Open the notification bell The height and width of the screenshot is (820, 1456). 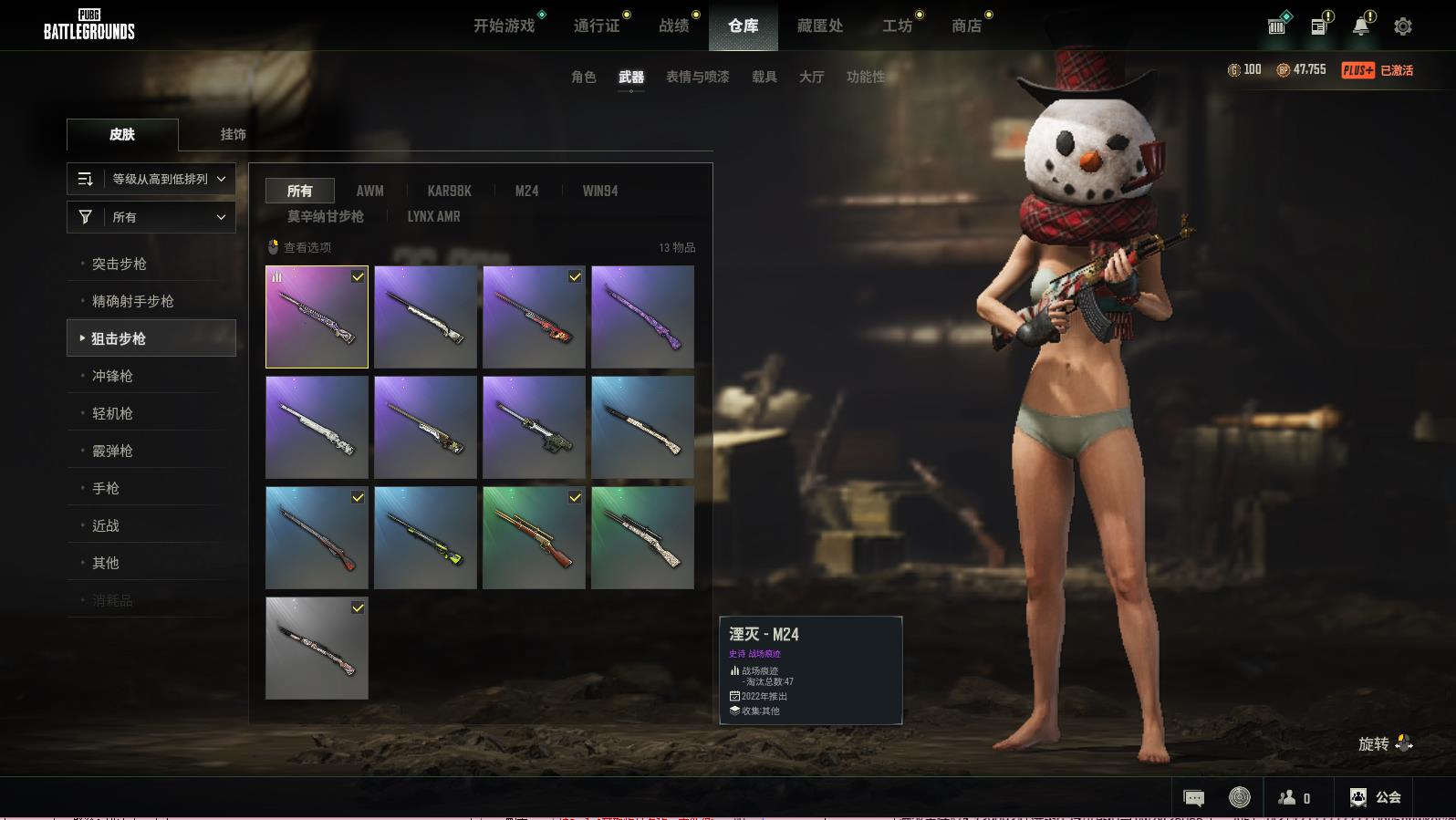[1361, 26]
